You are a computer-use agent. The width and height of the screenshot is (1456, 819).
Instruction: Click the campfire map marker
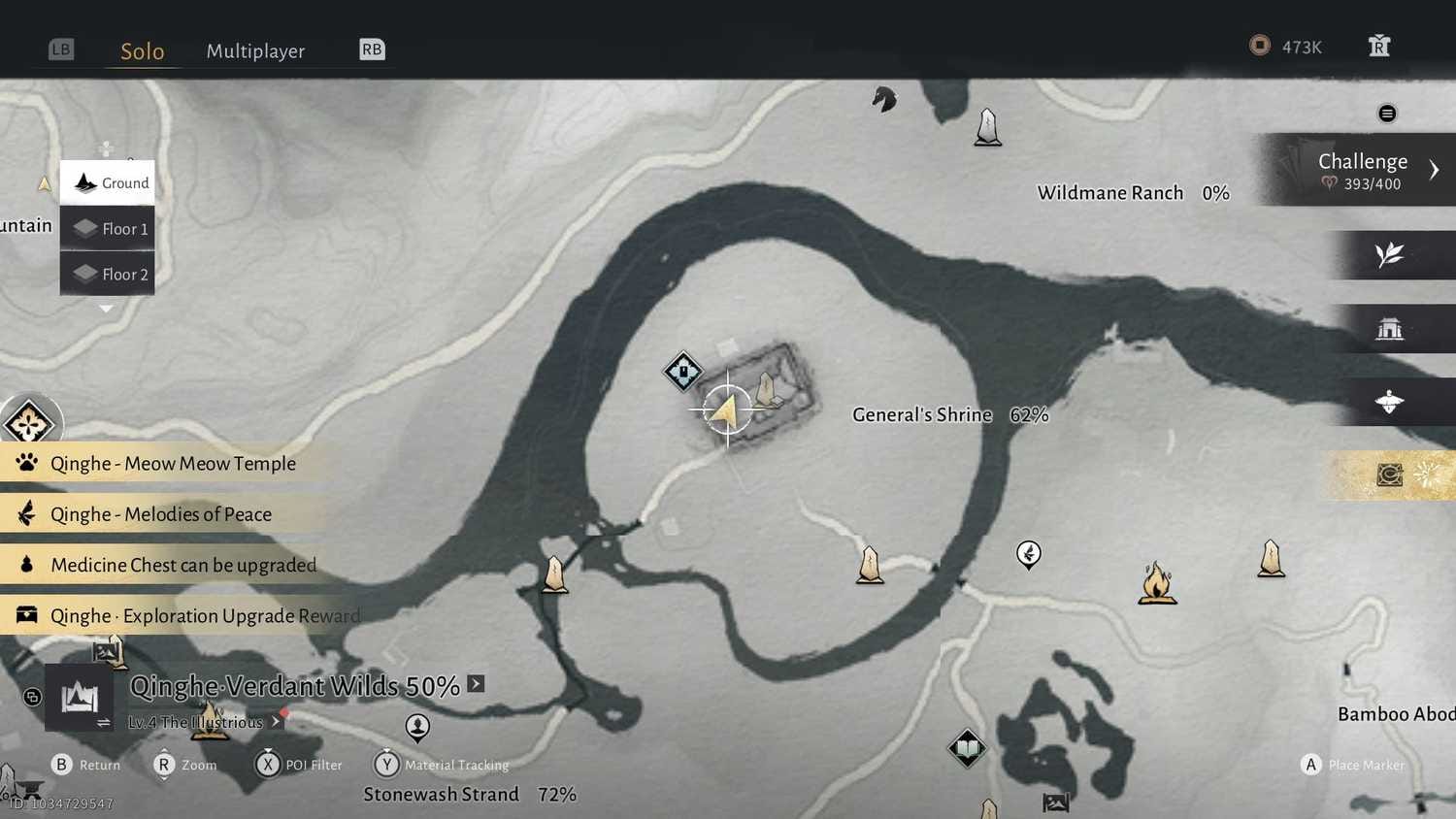coord(1157,583)
